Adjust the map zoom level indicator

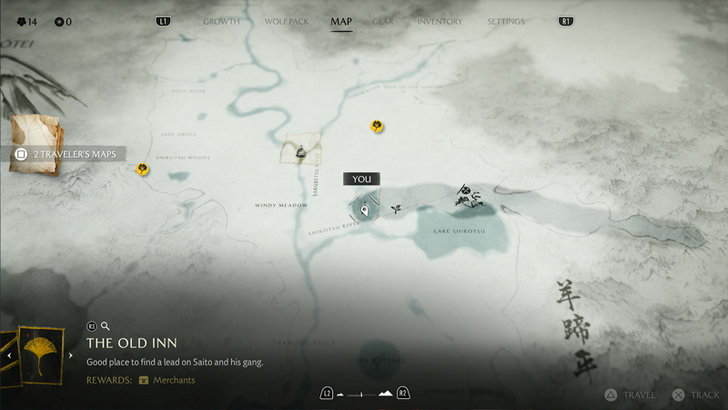[362, 393]
